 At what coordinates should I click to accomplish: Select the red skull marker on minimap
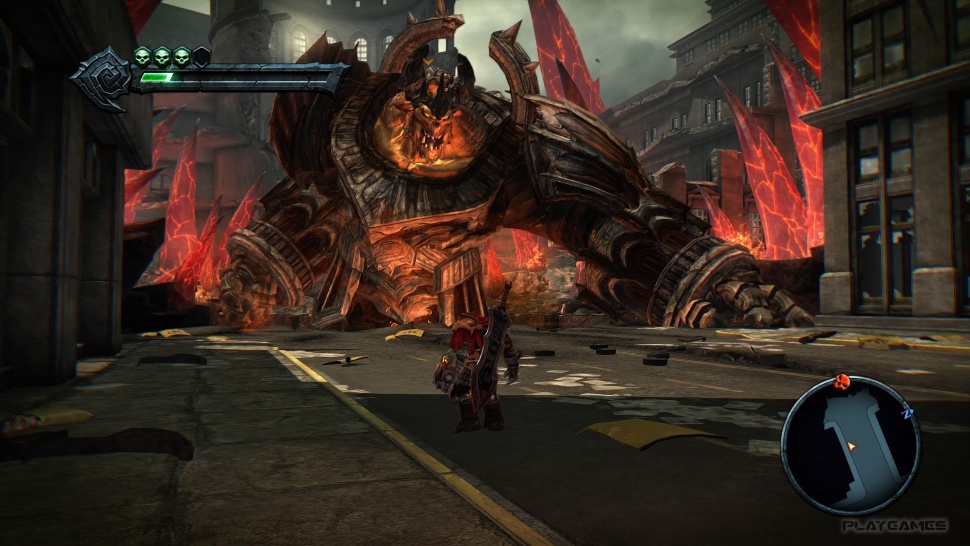[842, 381]
